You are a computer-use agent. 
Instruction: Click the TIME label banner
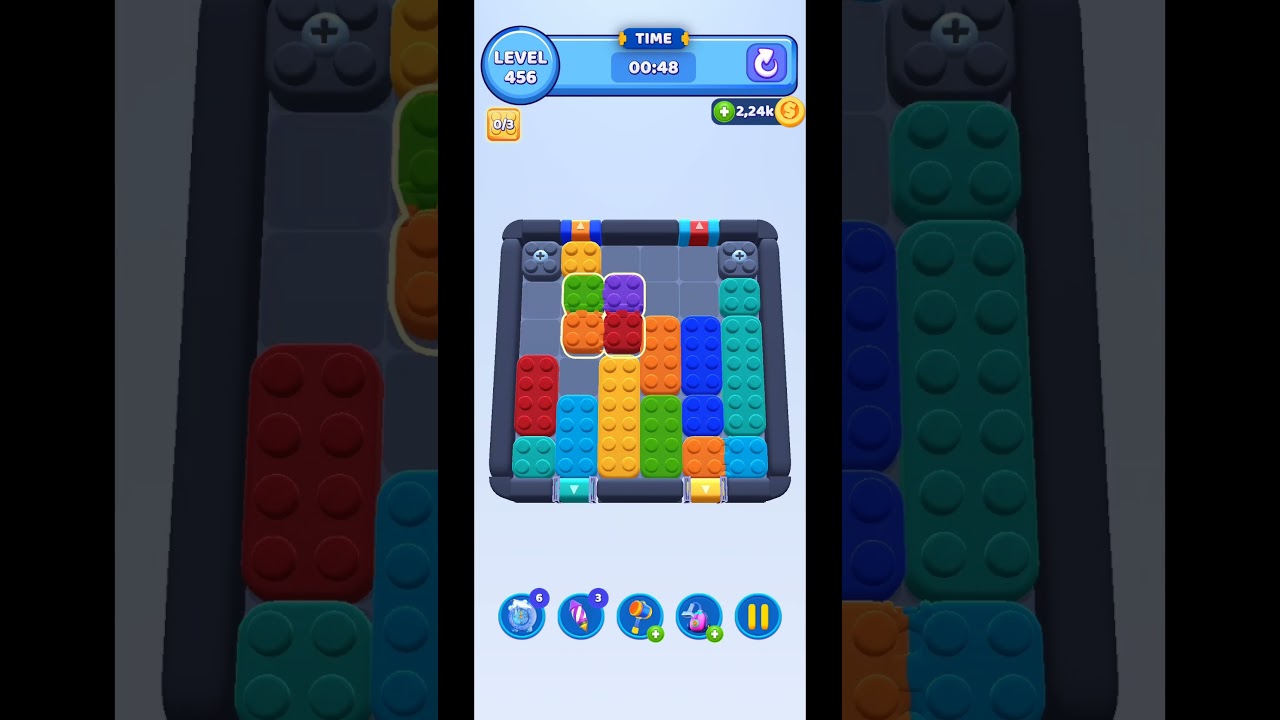click(653, 38)
